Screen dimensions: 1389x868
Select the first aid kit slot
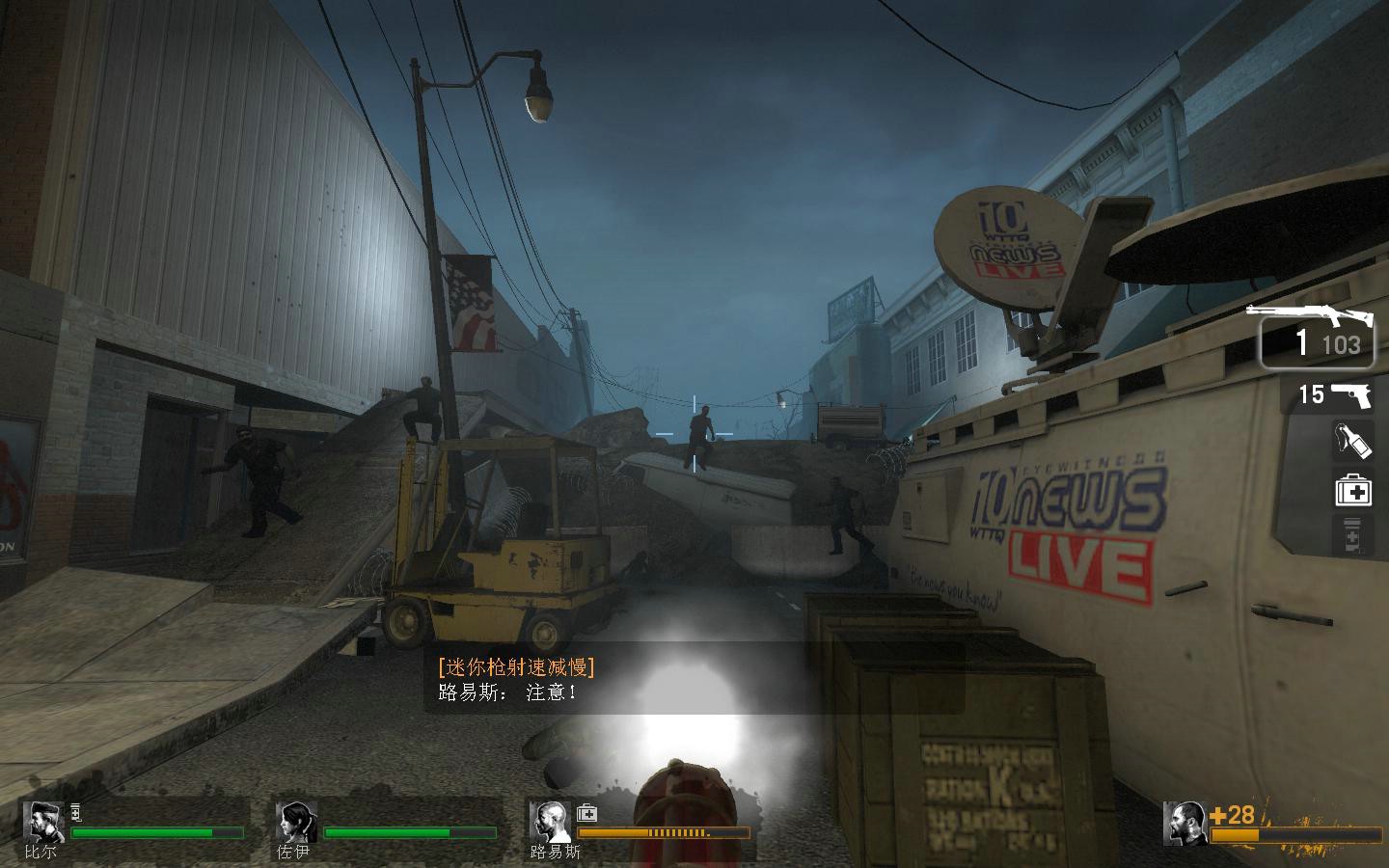click(1352, 490)
